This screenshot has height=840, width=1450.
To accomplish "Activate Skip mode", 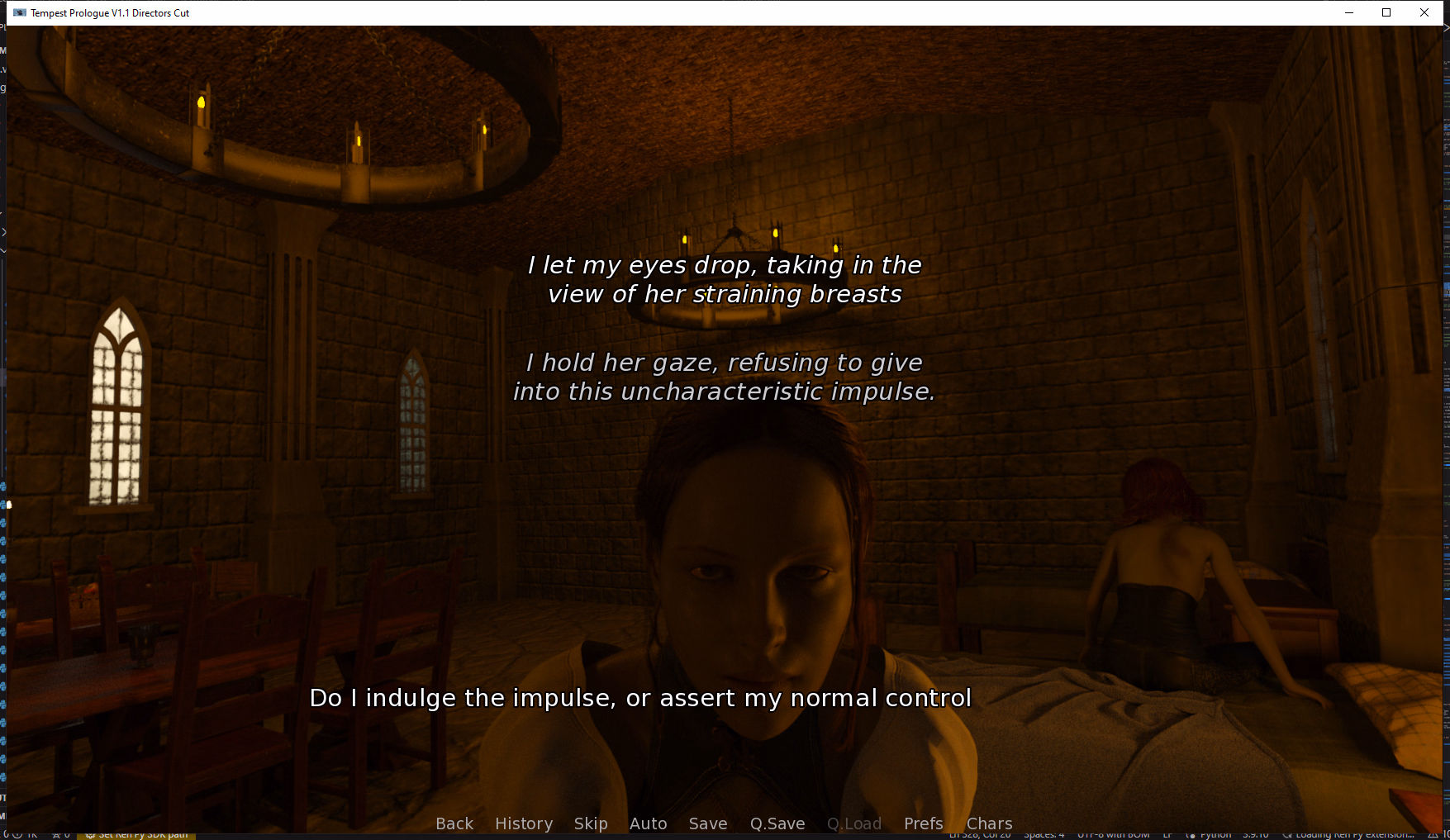I will point(591,823).
